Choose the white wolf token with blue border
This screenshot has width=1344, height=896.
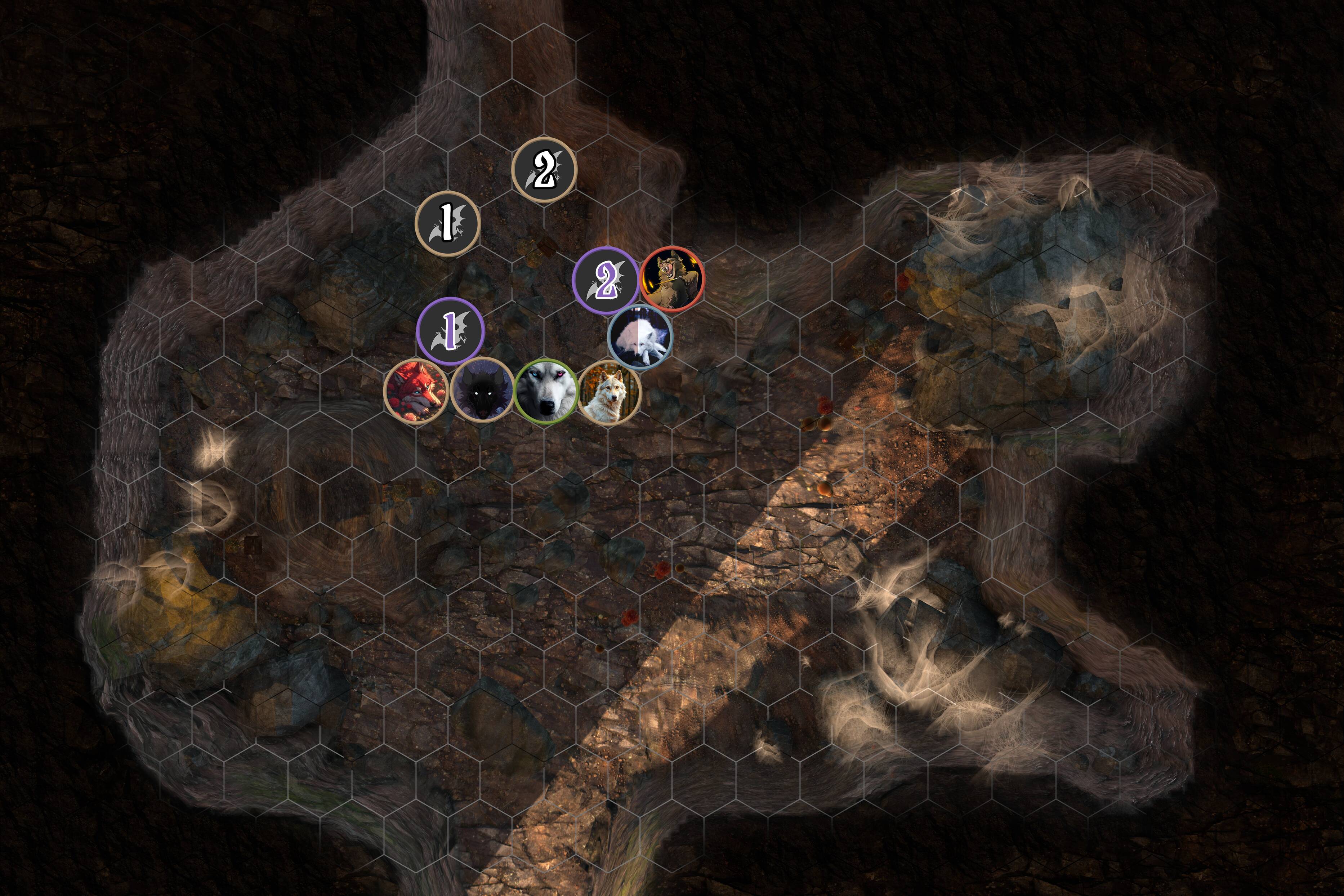(640, 337)
